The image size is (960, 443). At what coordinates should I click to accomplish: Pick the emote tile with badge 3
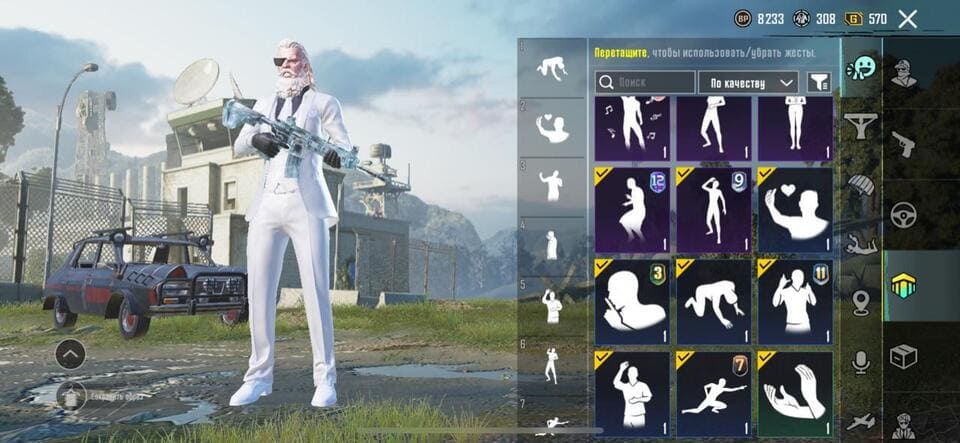click(x=632, y=303)
